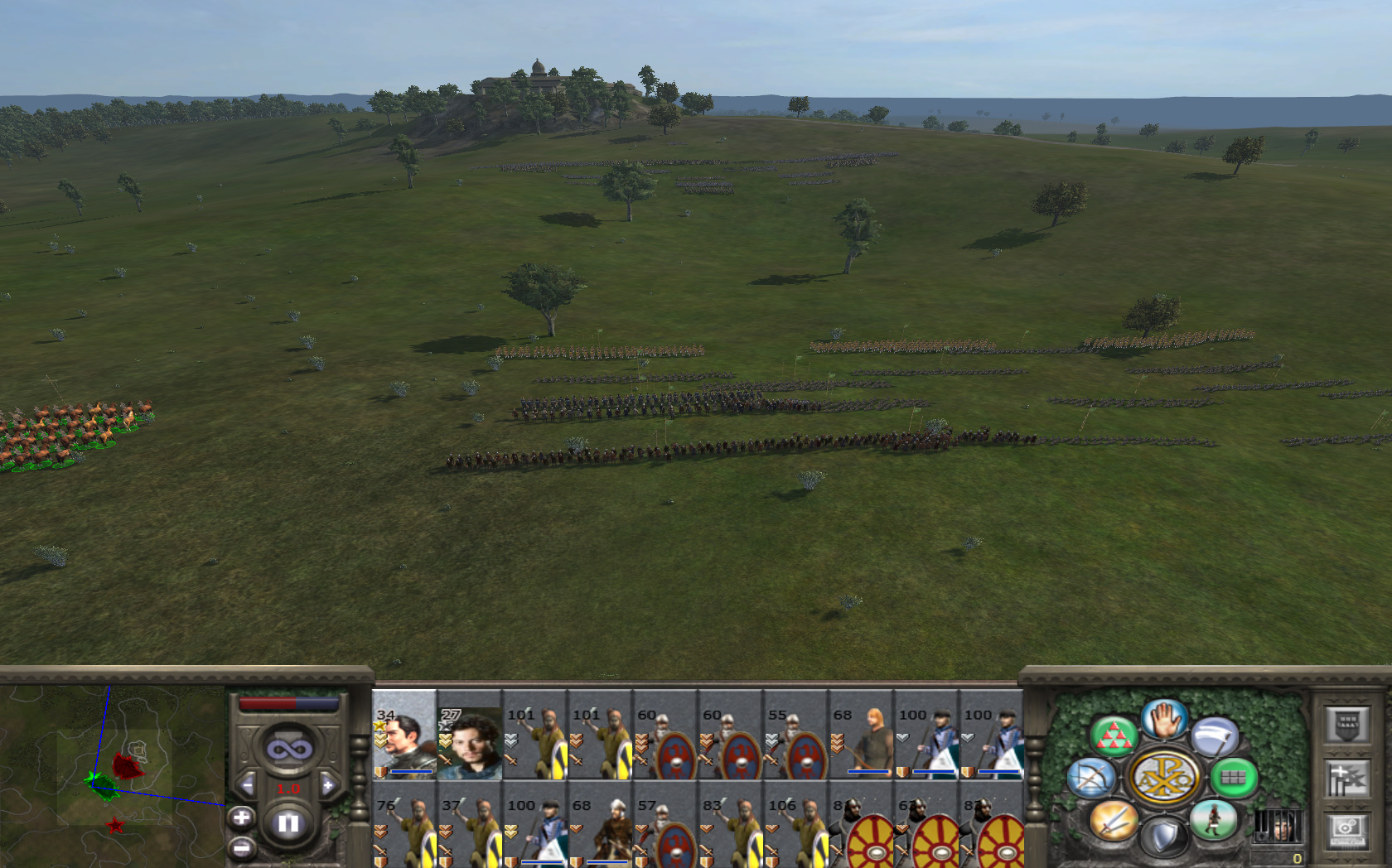Image resolution: width=1392 pixels, height=868 pixels.
Task: Zoom out on the minimap
Action: click(x=241, y=847)
